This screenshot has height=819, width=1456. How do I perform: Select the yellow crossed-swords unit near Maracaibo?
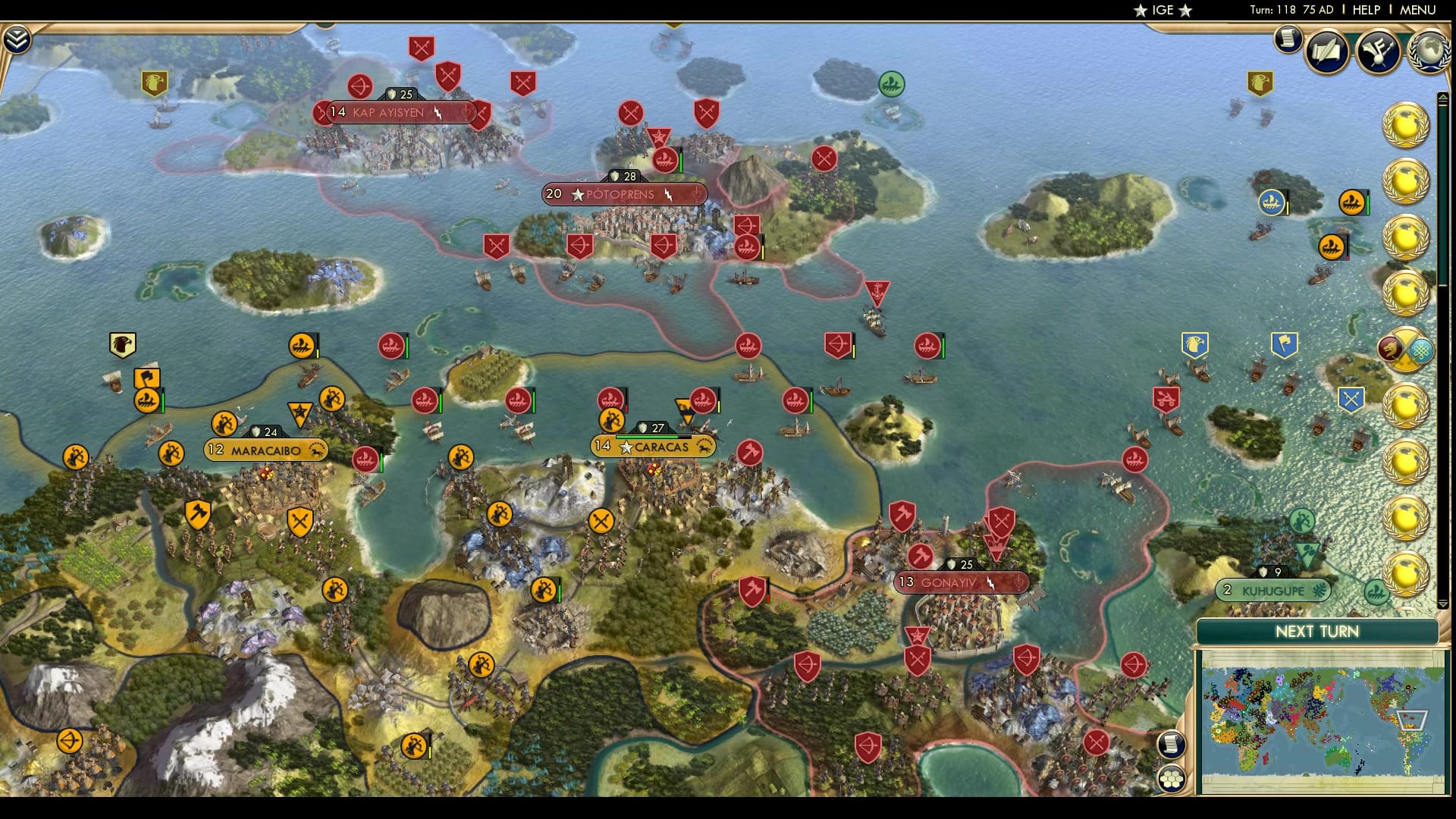click(x=302, y=520)
